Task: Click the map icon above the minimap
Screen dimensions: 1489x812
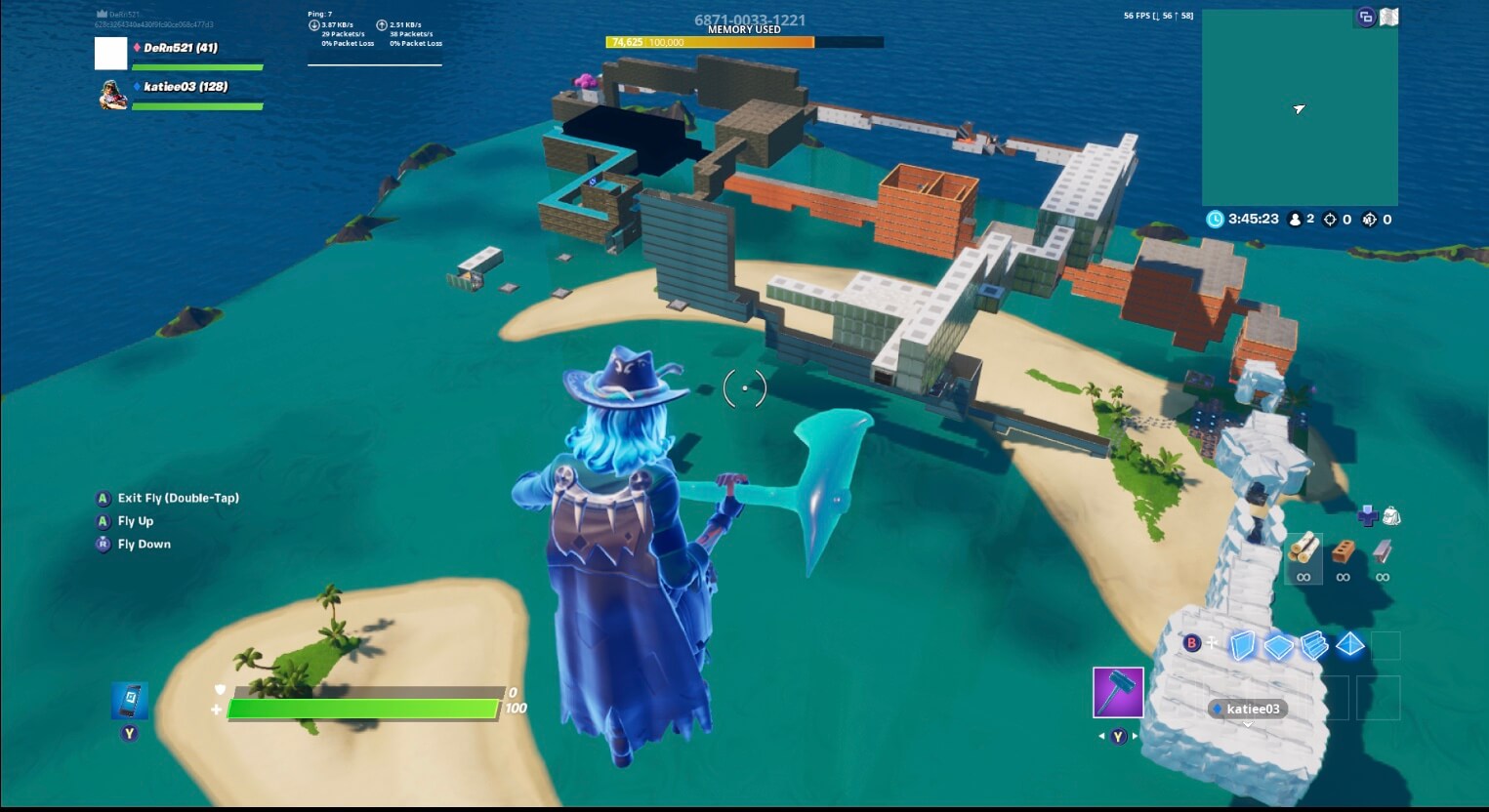Action: coord(1387,17)
